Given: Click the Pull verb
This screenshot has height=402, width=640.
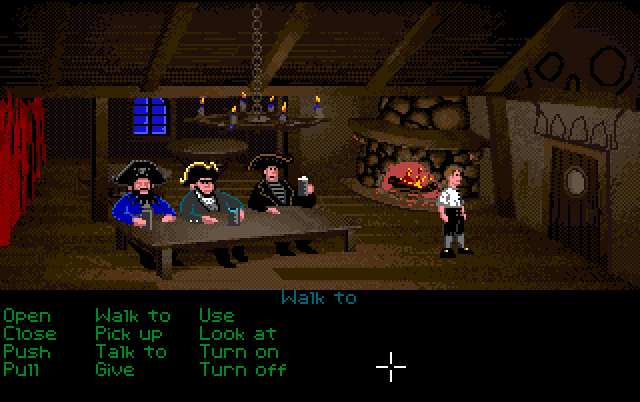Looking at the screenshot, I should [x=22, y=370].
